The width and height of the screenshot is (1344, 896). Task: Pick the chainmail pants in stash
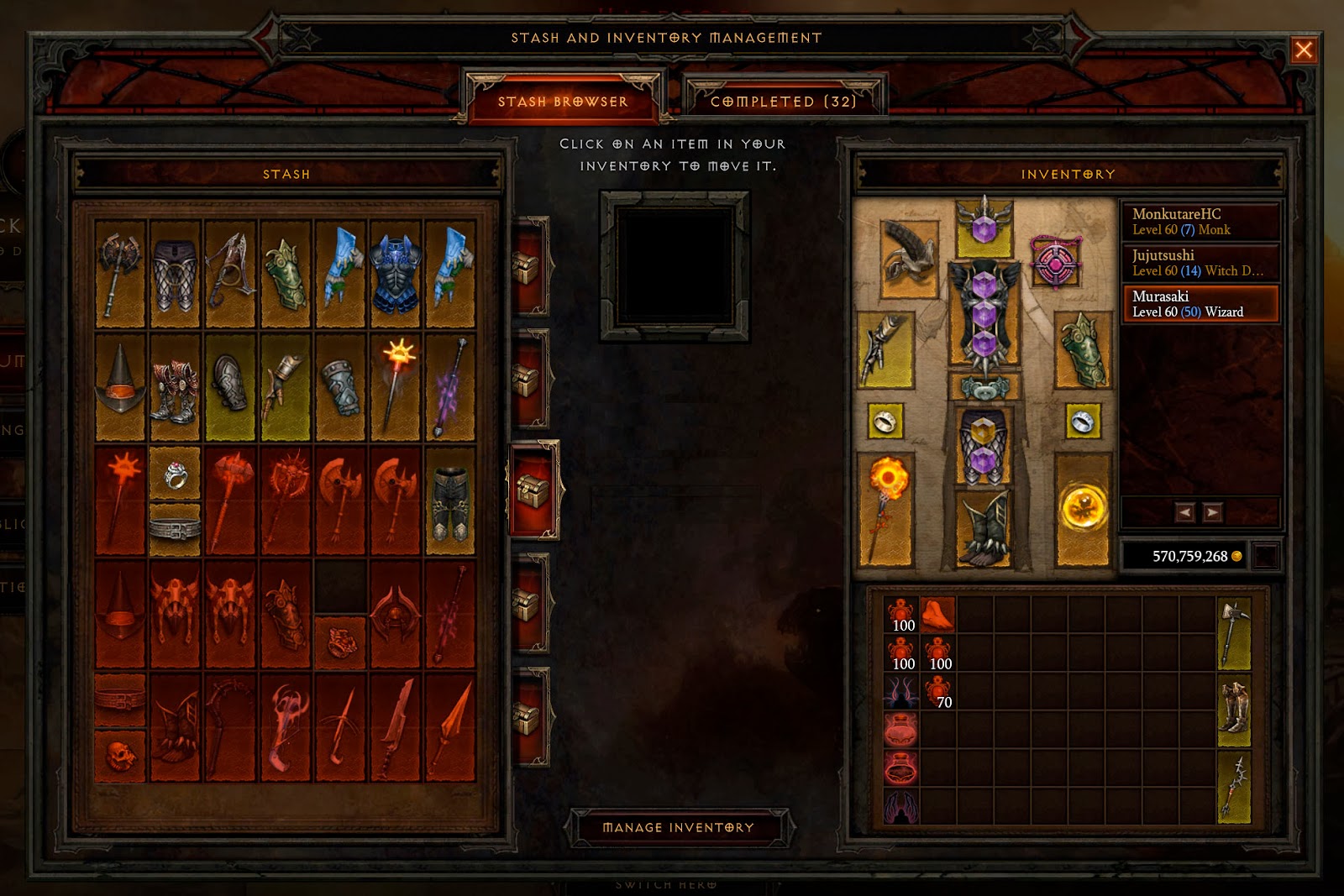coord(175,274)
